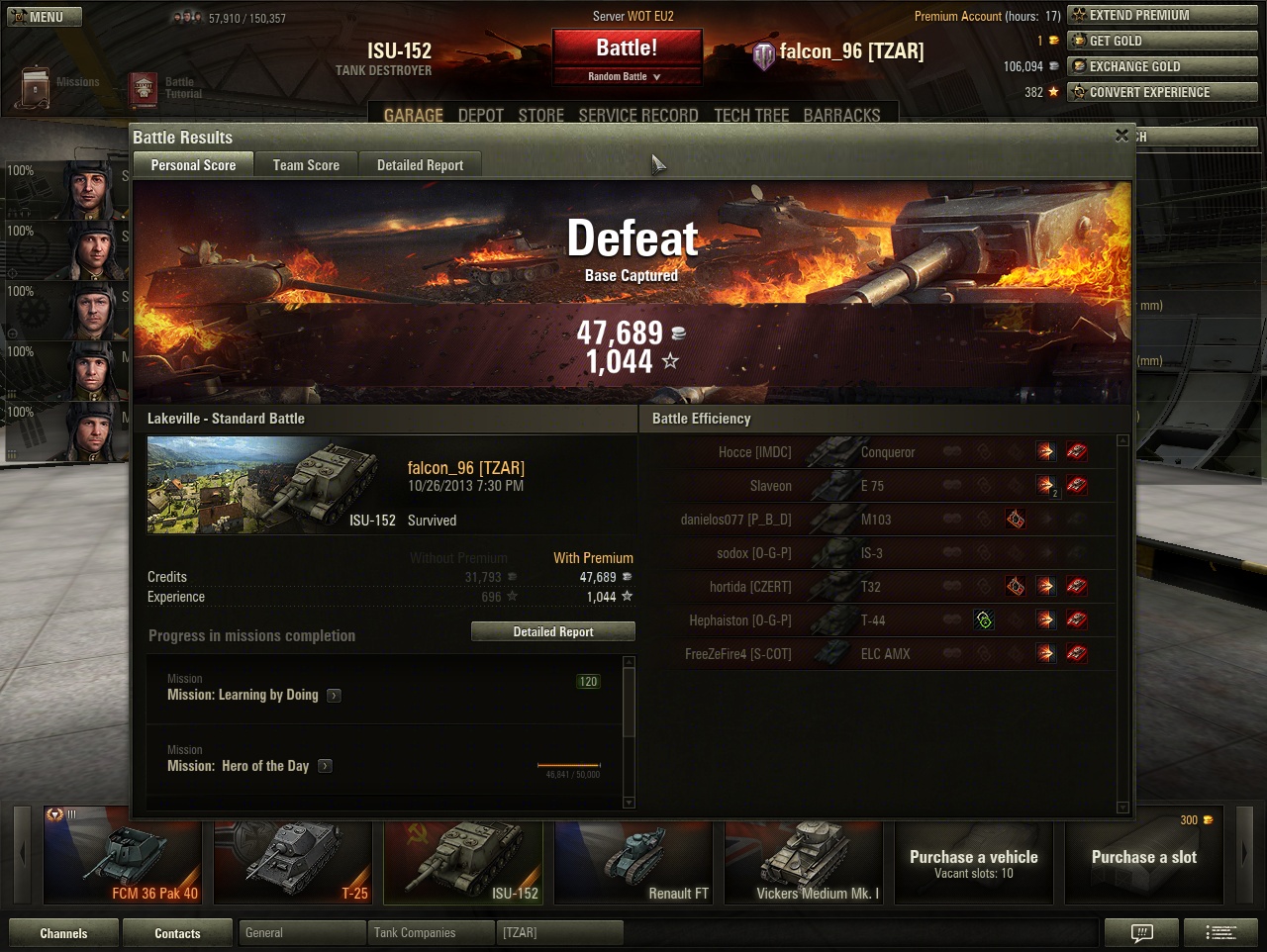This screenshot has height=952, width=1267.
Task: Select Convert Experience
Action: tap(1161, 92)
